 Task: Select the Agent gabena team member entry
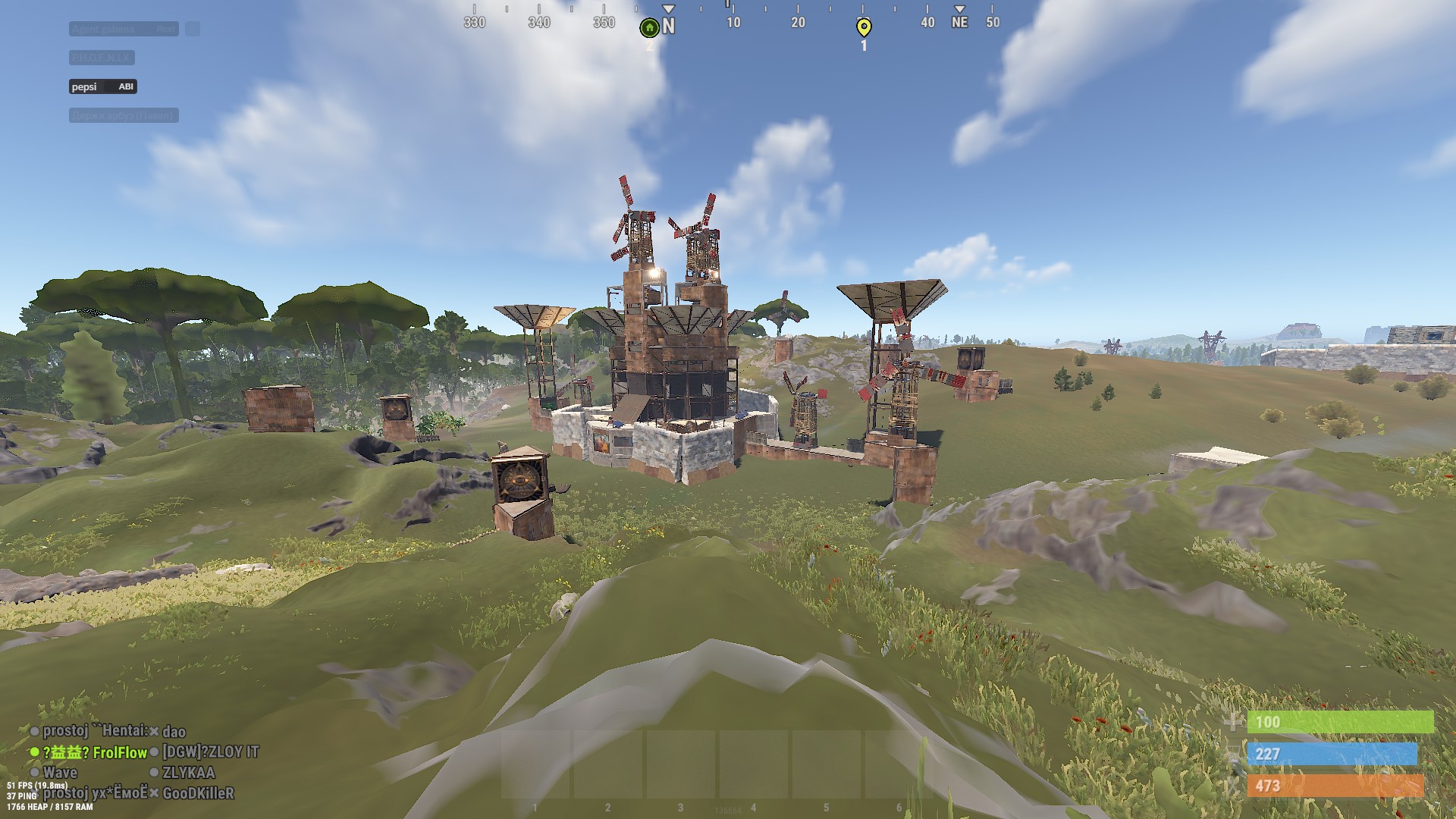click(124, 29)
